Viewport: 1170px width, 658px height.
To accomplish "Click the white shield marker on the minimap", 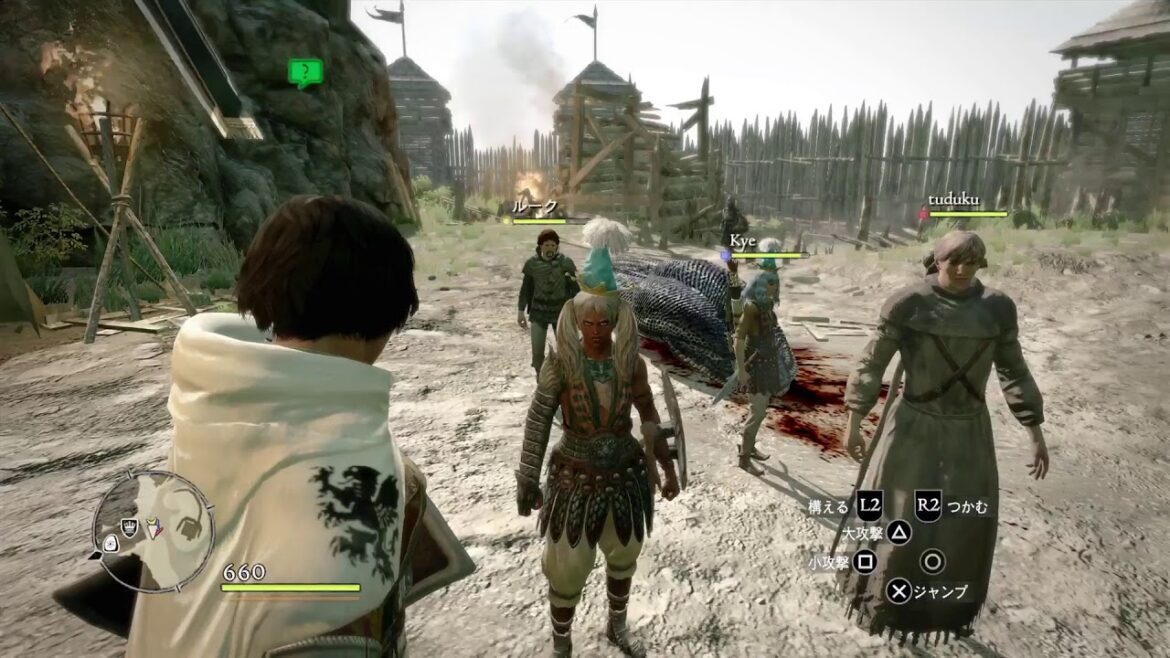I will click(x=109, y=543).
